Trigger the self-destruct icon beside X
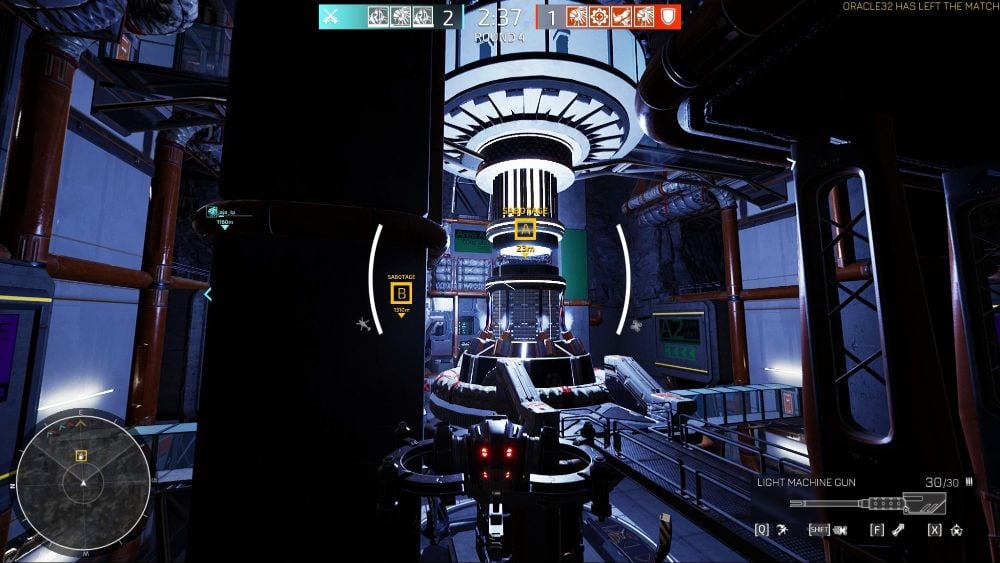Screen dimensions: 1000x563 coord(957,529)
